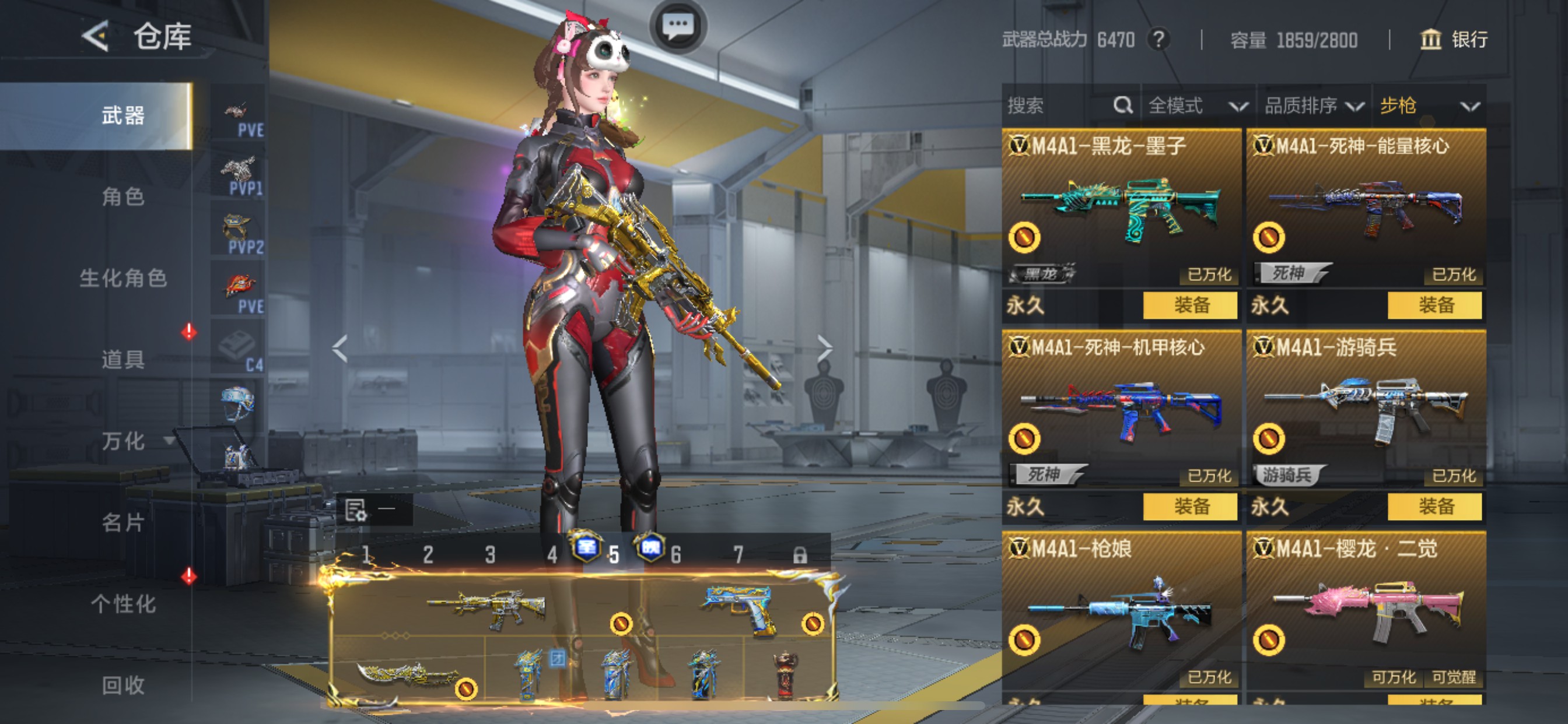The image size is (1568, 724).
Task: Open the 回收 section
Action: pos(123,685)
